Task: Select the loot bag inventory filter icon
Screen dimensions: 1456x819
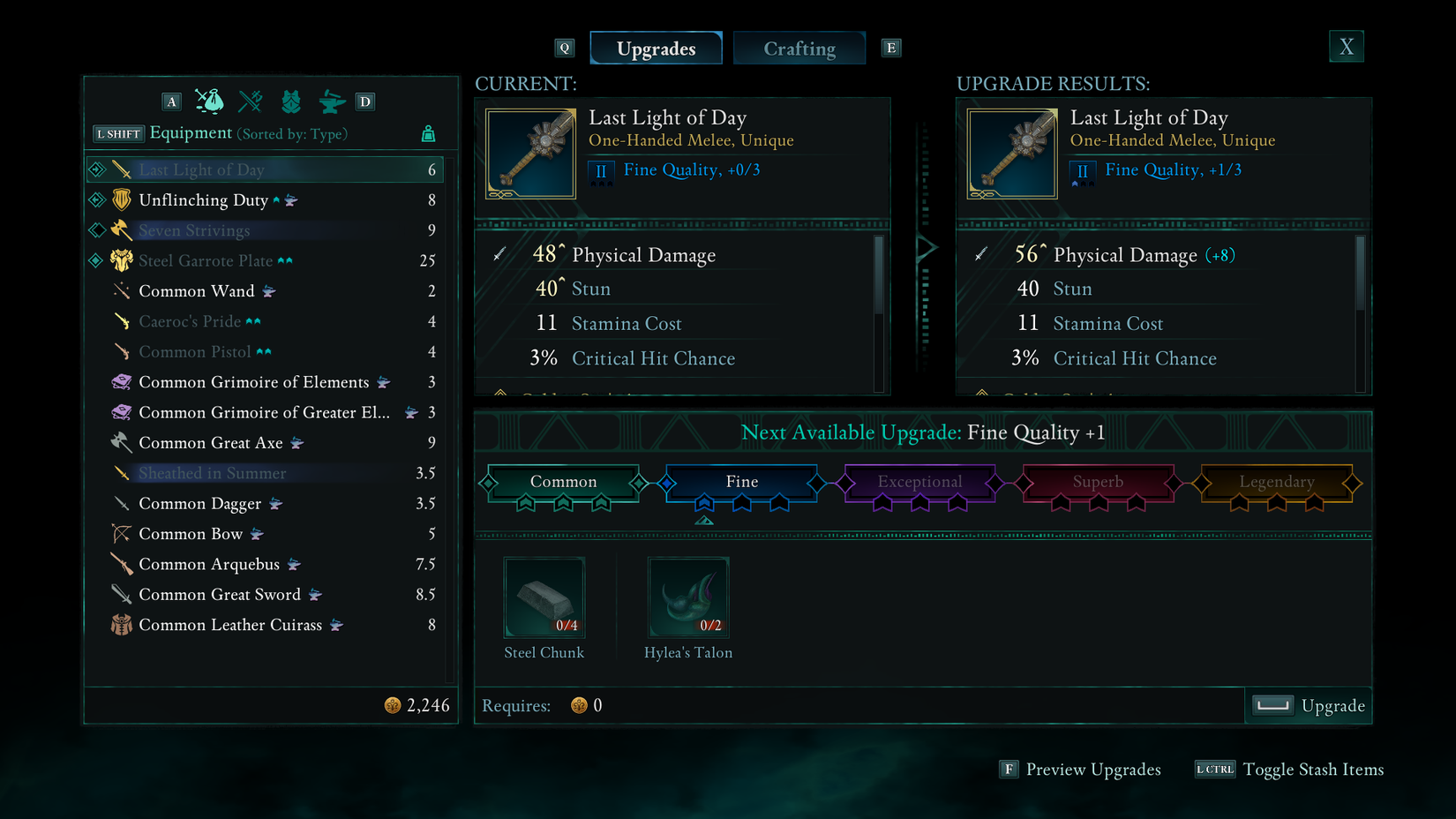Action: point(209,101)
